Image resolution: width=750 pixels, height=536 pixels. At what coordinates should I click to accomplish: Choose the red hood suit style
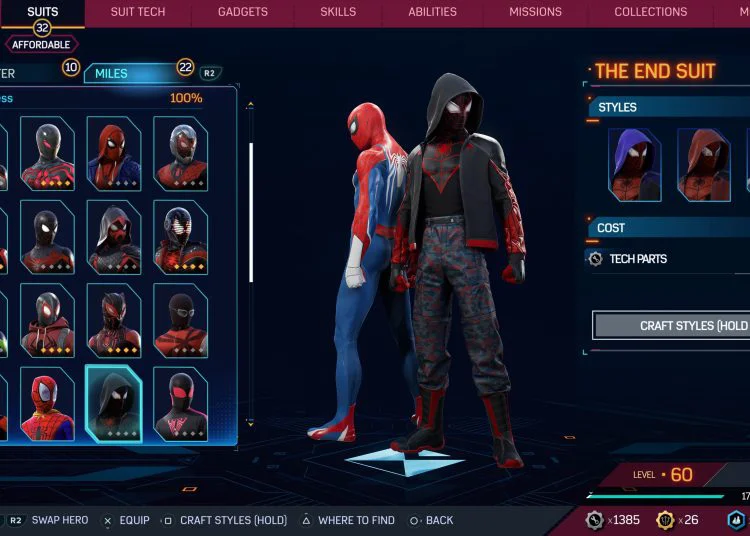pos(703,165)
